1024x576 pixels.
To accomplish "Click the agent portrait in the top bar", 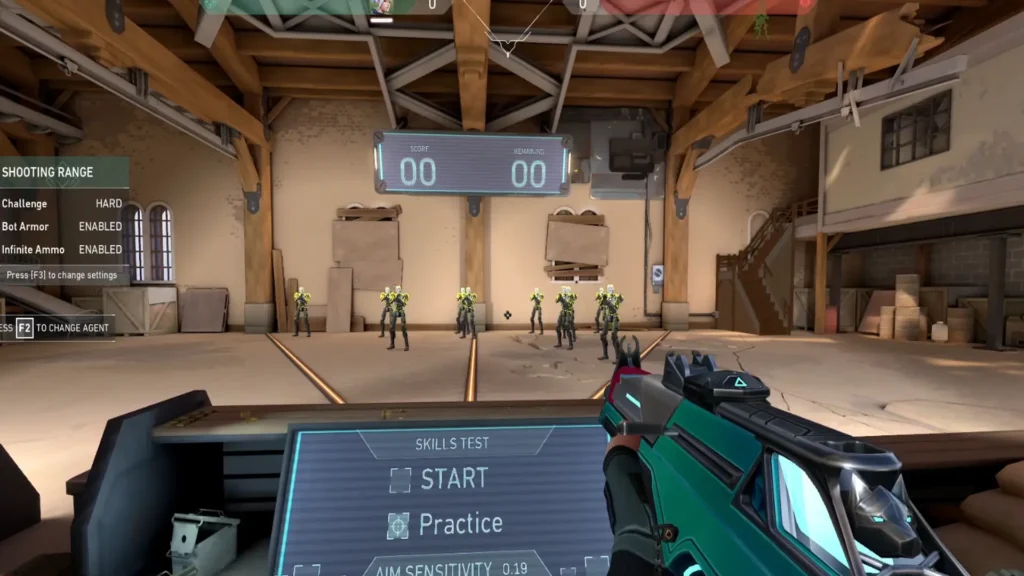I will [x=381, y=6].
